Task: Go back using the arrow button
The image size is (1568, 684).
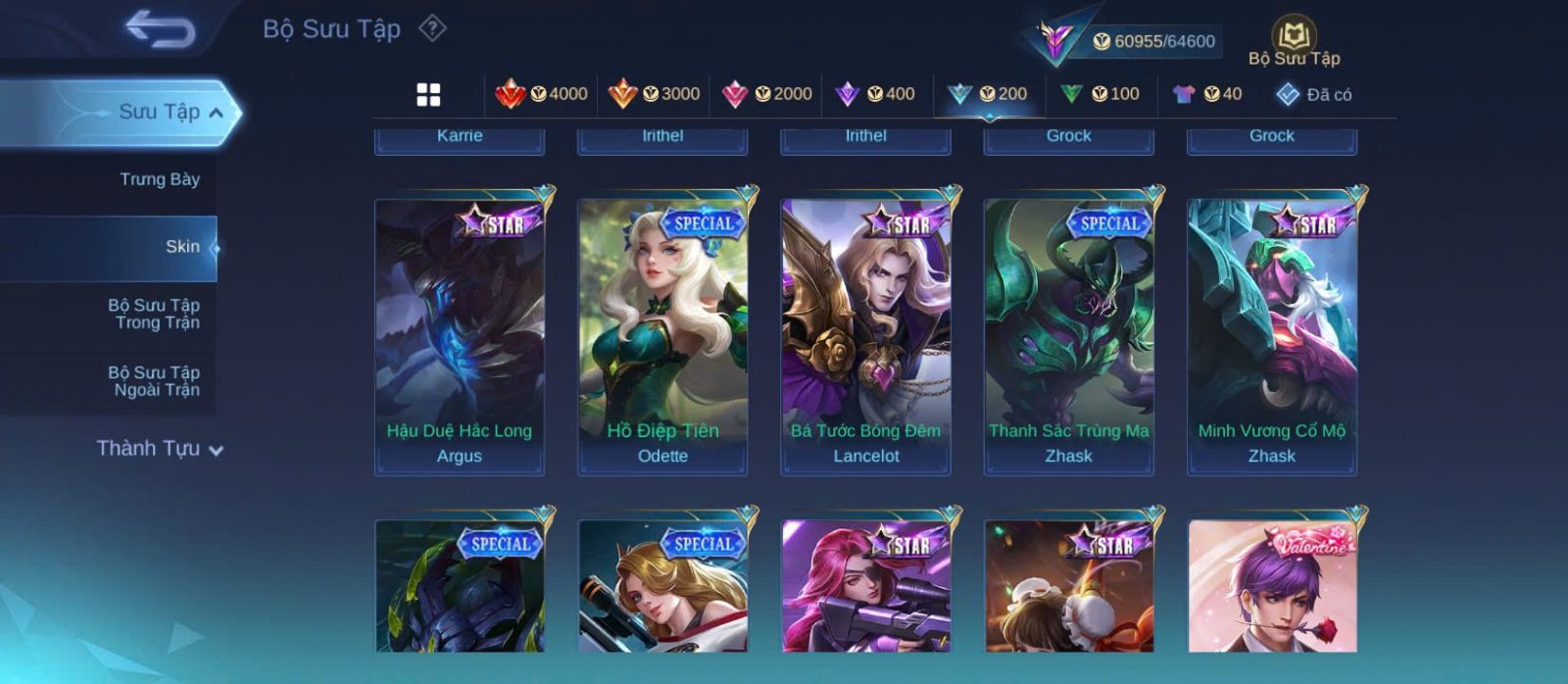Action: [x=160, y=29]
